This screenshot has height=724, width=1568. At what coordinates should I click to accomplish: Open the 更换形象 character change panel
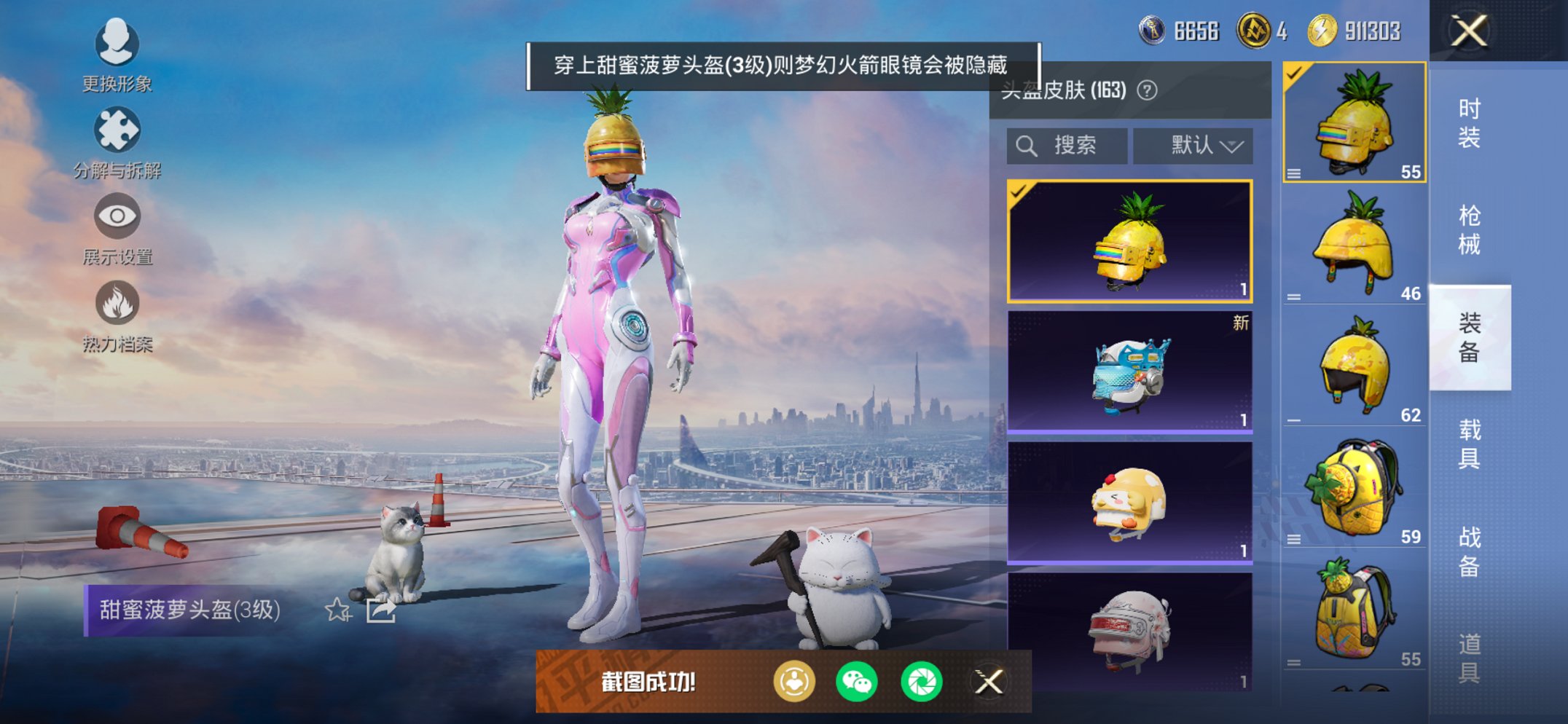click(x=117, y=45)
